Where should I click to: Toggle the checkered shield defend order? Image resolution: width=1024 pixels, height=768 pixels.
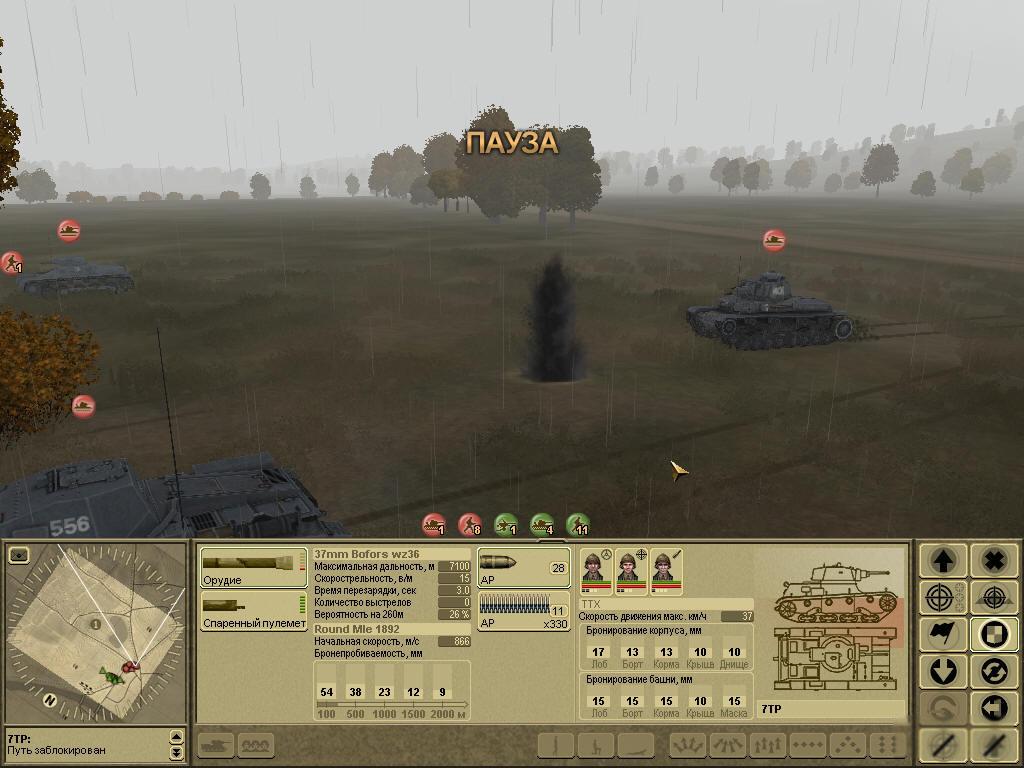point(993,635)
